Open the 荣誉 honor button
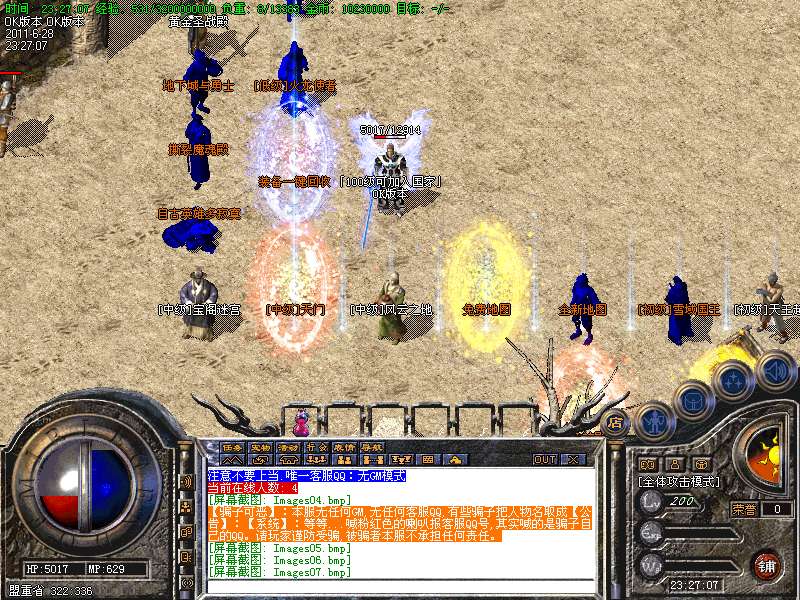The width and height of the screenshot is (800, 600). pyautogui.click(x=744, y=508)
